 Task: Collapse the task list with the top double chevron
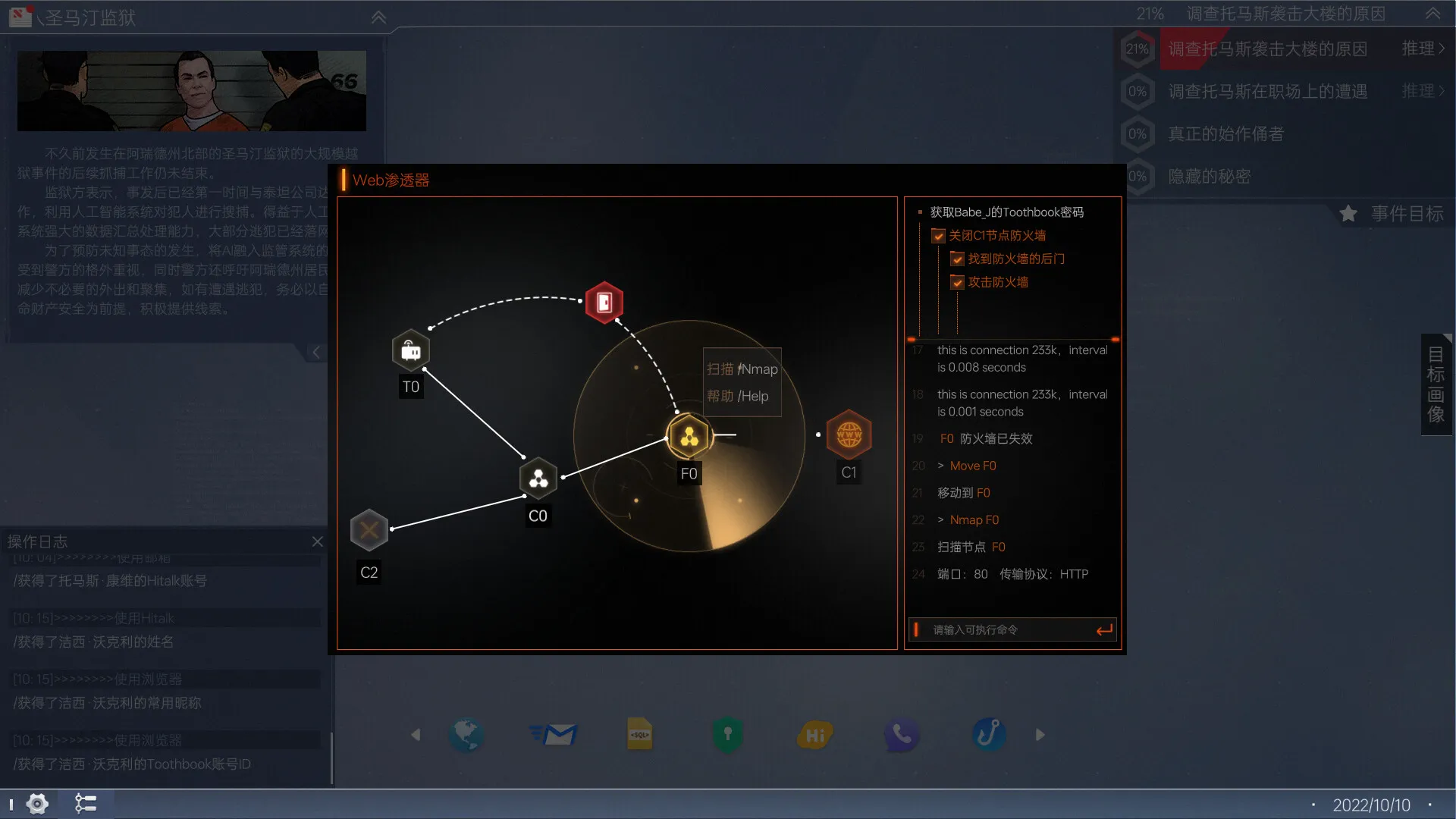1432,14
